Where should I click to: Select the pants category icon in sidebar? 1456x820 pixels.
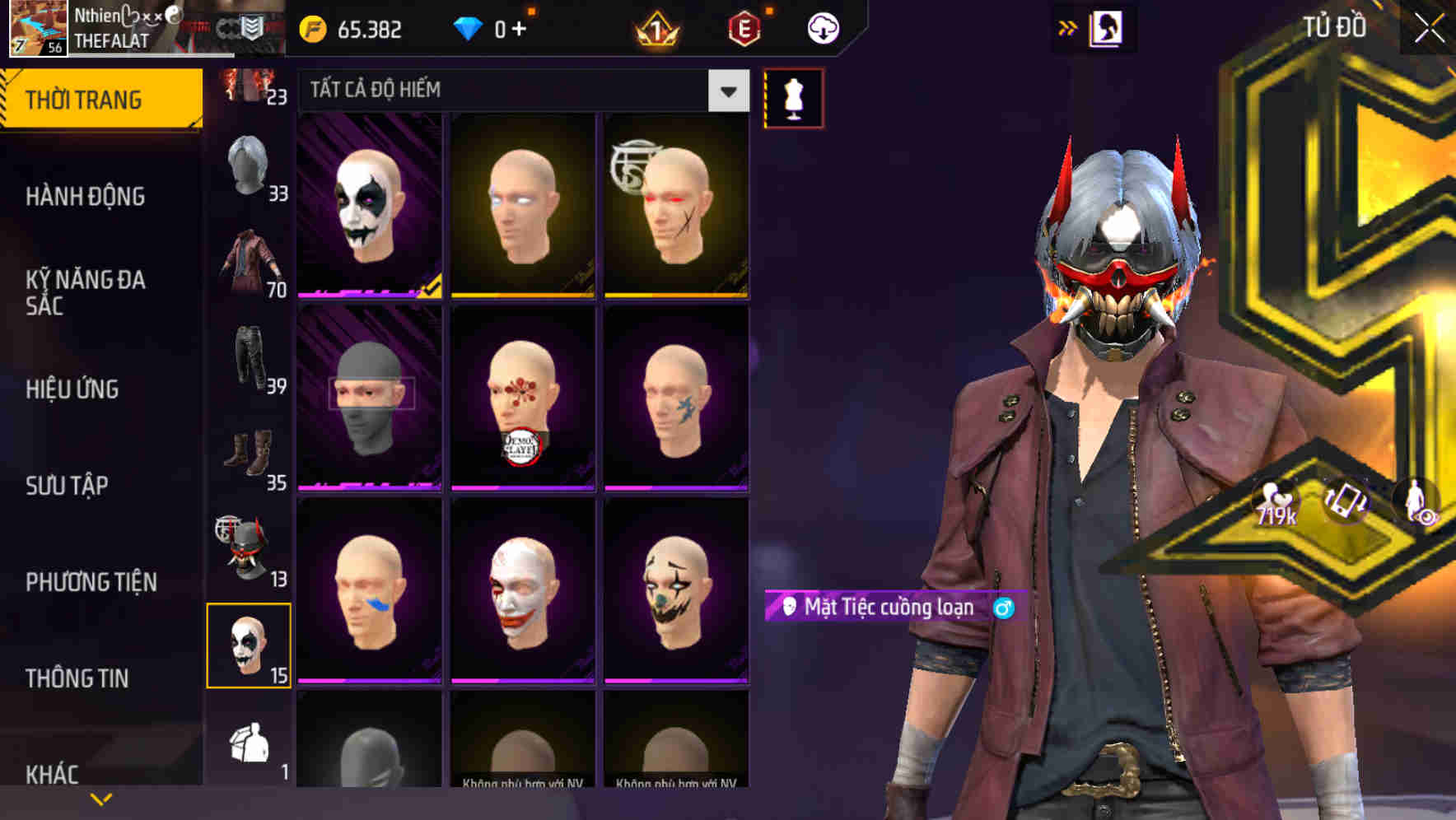(x=248, y=360)
